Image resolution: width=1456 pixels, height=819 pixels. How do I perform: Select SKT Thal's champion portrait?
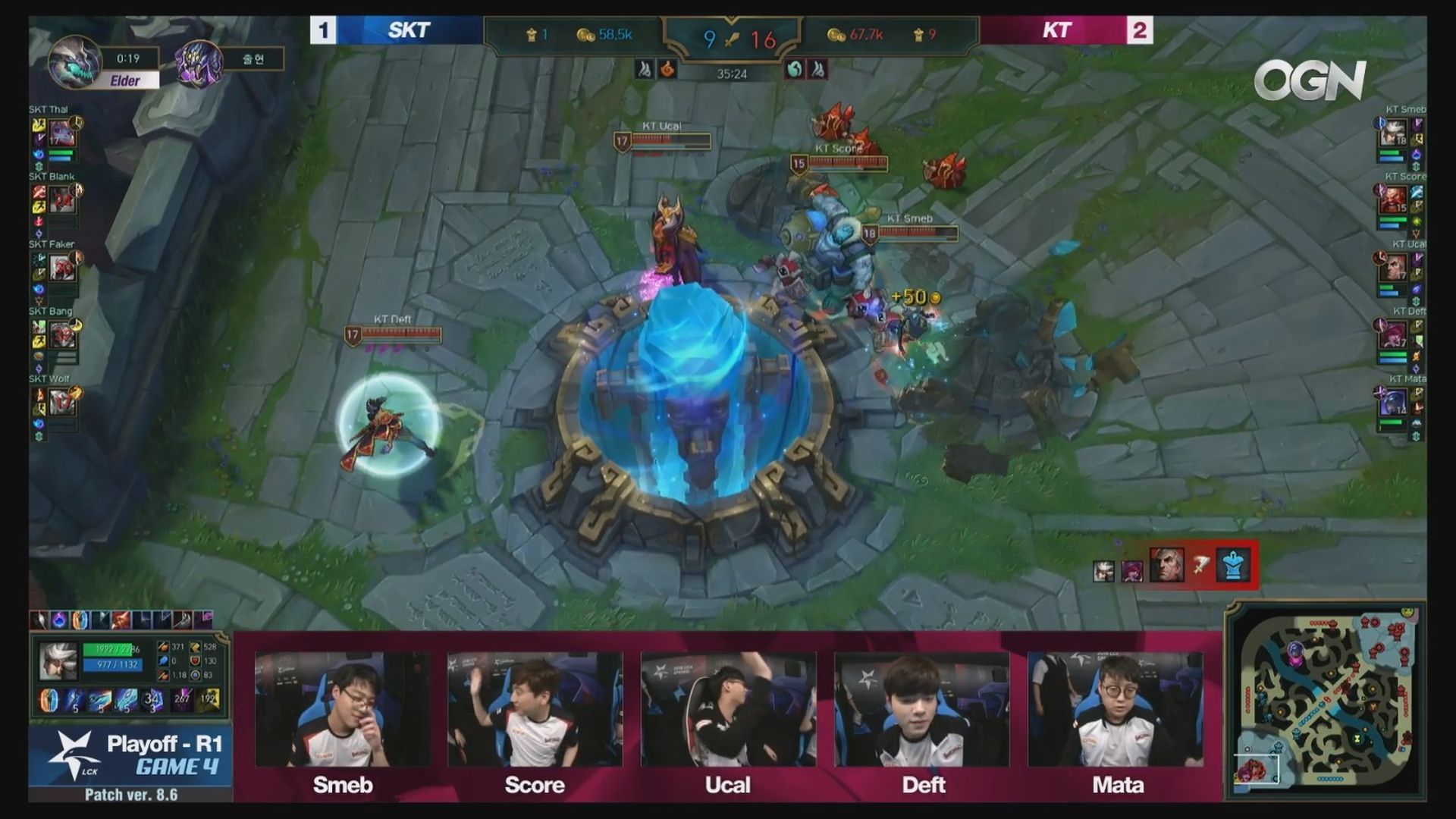click(62, 134)
